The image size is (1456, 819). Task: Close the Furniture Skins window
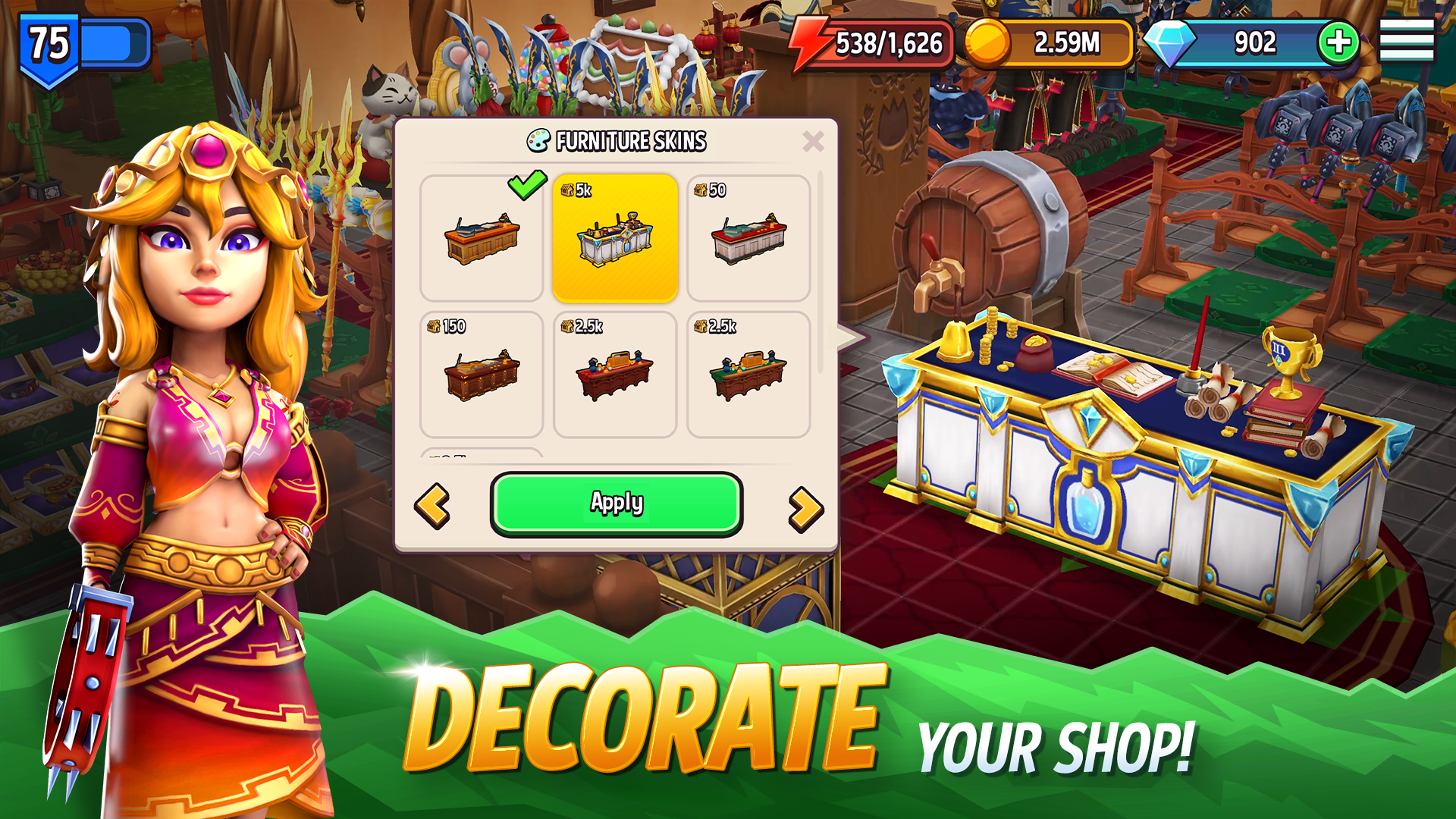[814, 140]
